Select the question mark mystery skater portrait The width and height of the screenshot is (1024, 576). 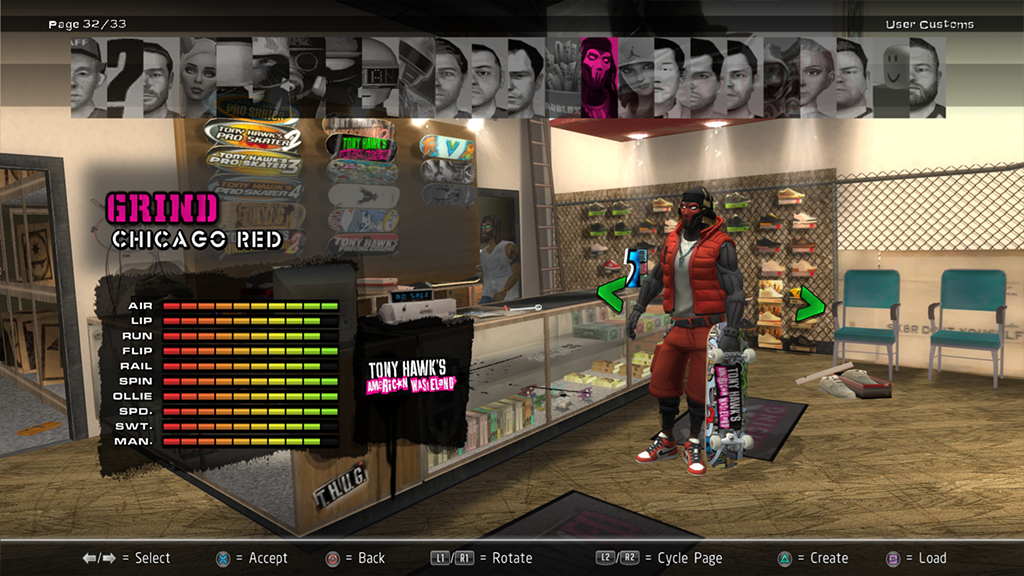coord(124,76)
